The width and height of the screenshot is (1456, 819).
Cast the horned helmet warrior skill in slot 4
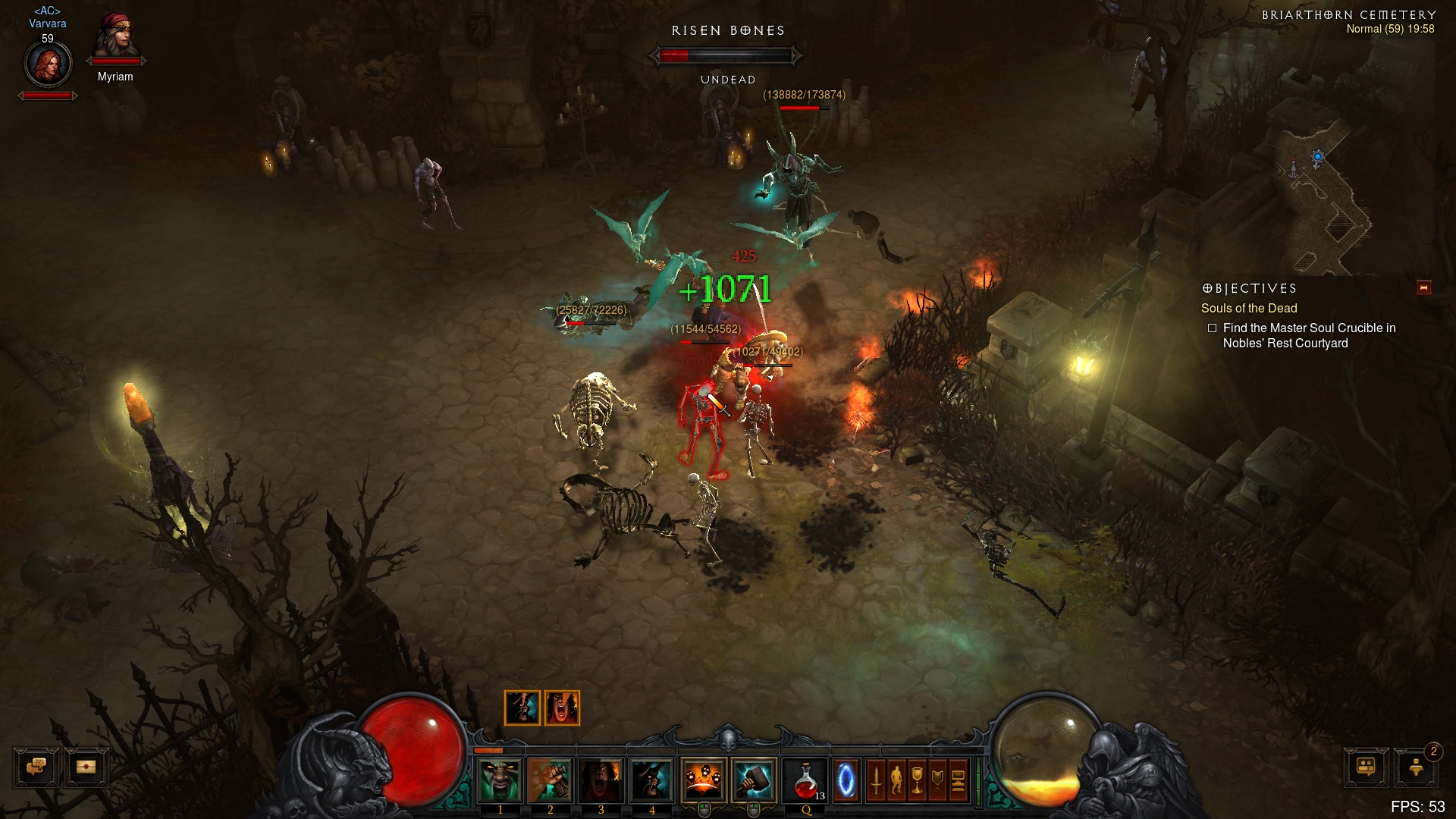651,780
